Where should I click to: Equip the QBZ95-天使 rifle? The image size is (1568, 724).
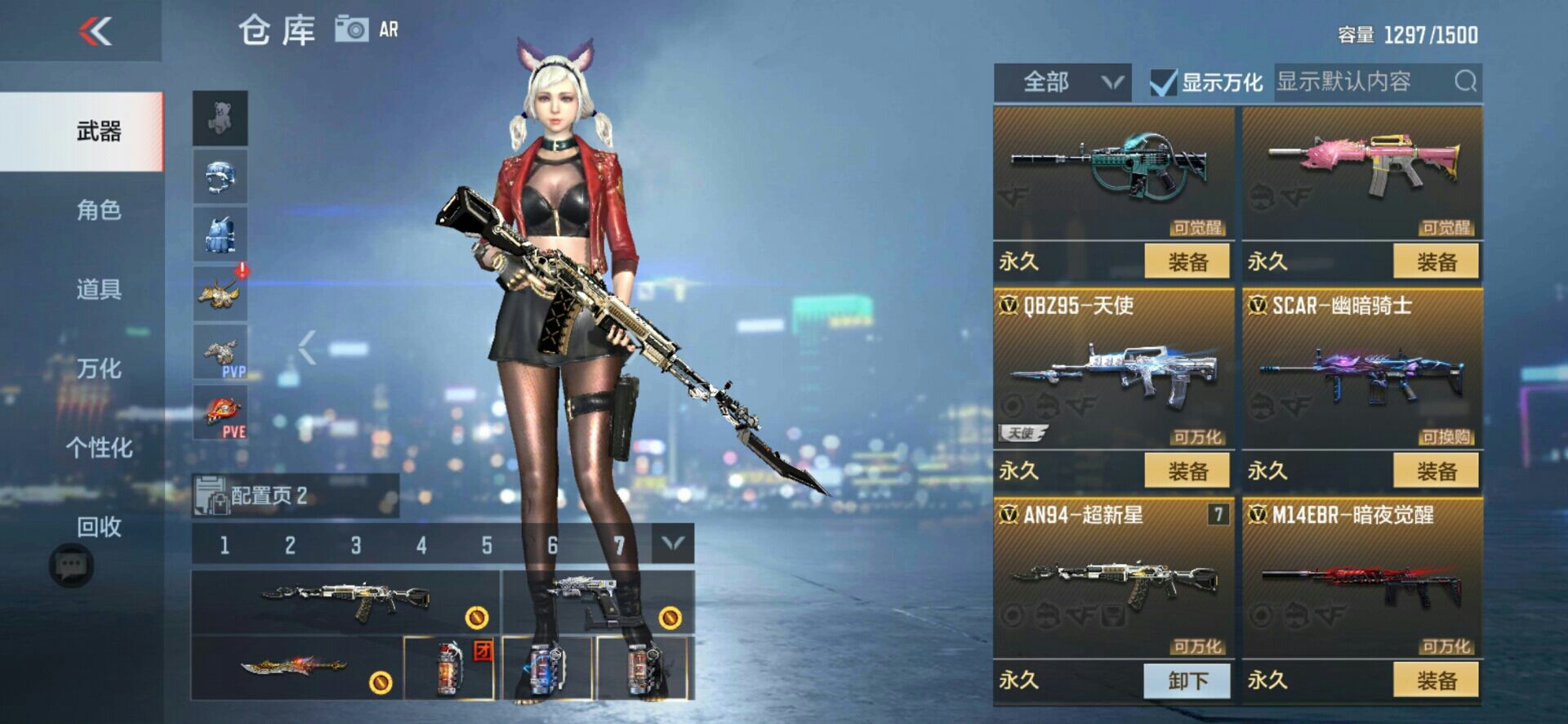click(x=1187, y=471)
